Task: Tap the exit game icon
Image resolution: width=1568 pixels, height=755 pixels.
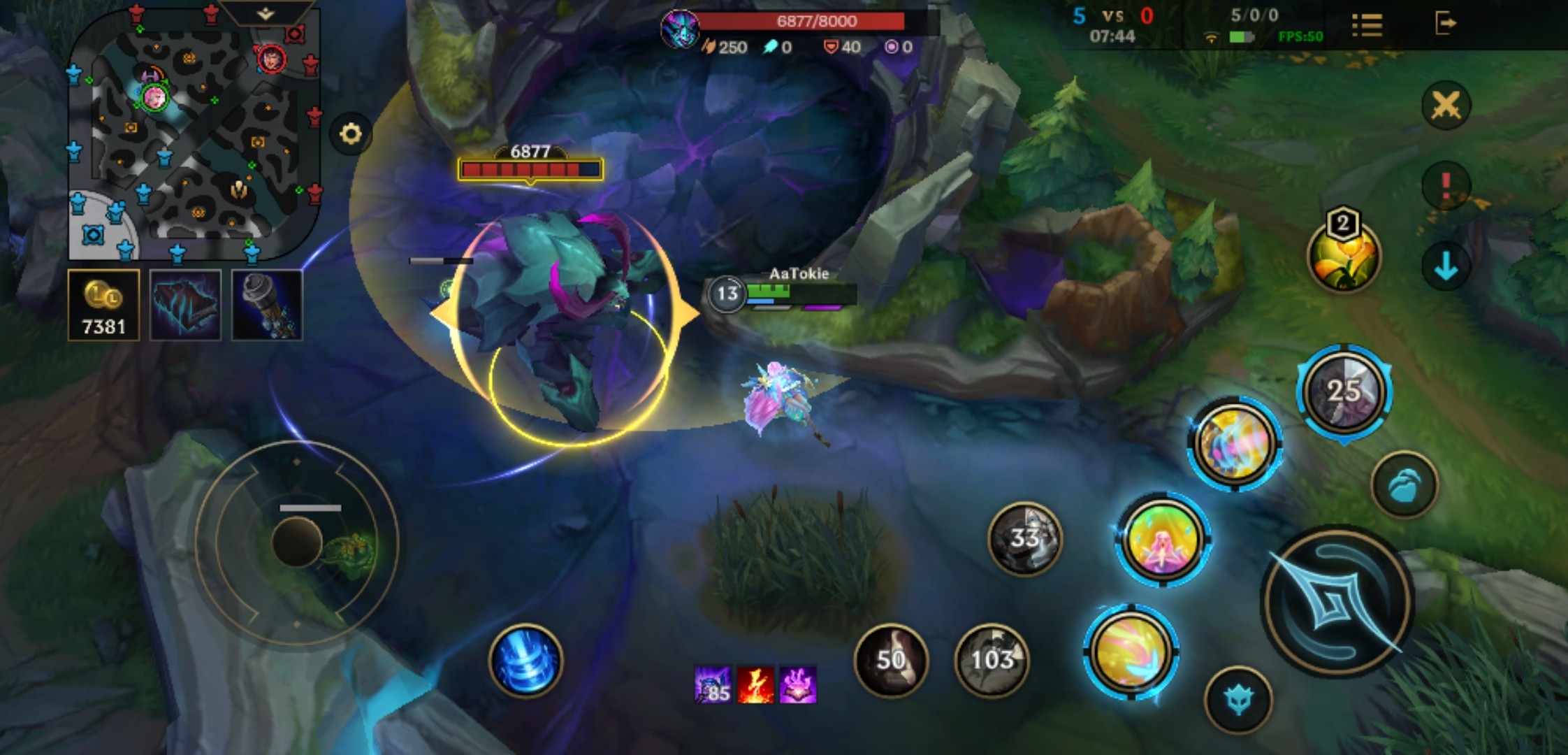Action: (1445, 24)
